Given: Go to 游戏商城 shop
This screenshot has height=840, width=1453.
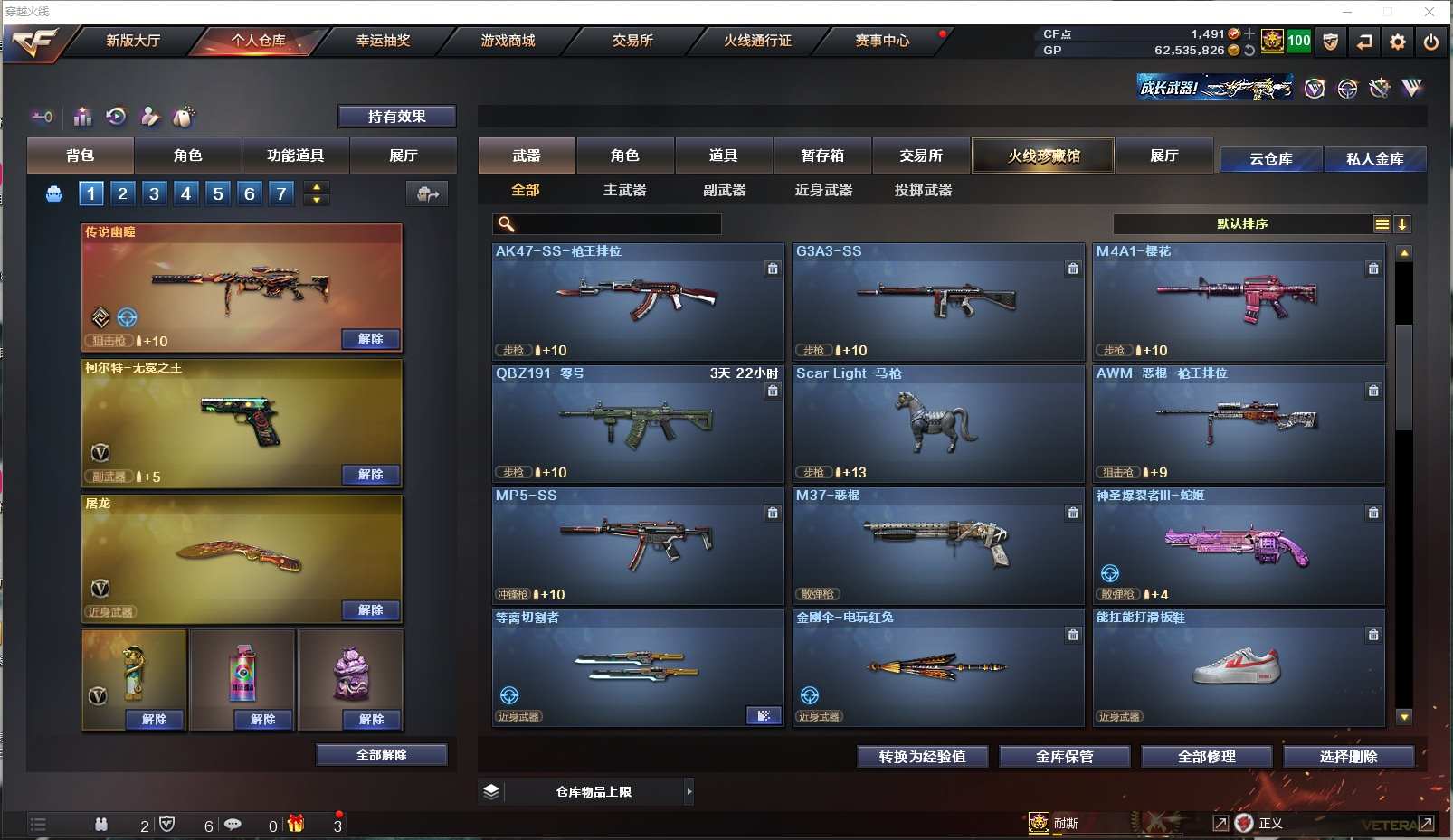Looking at the screenshot, I should click(x=508, y=41).
